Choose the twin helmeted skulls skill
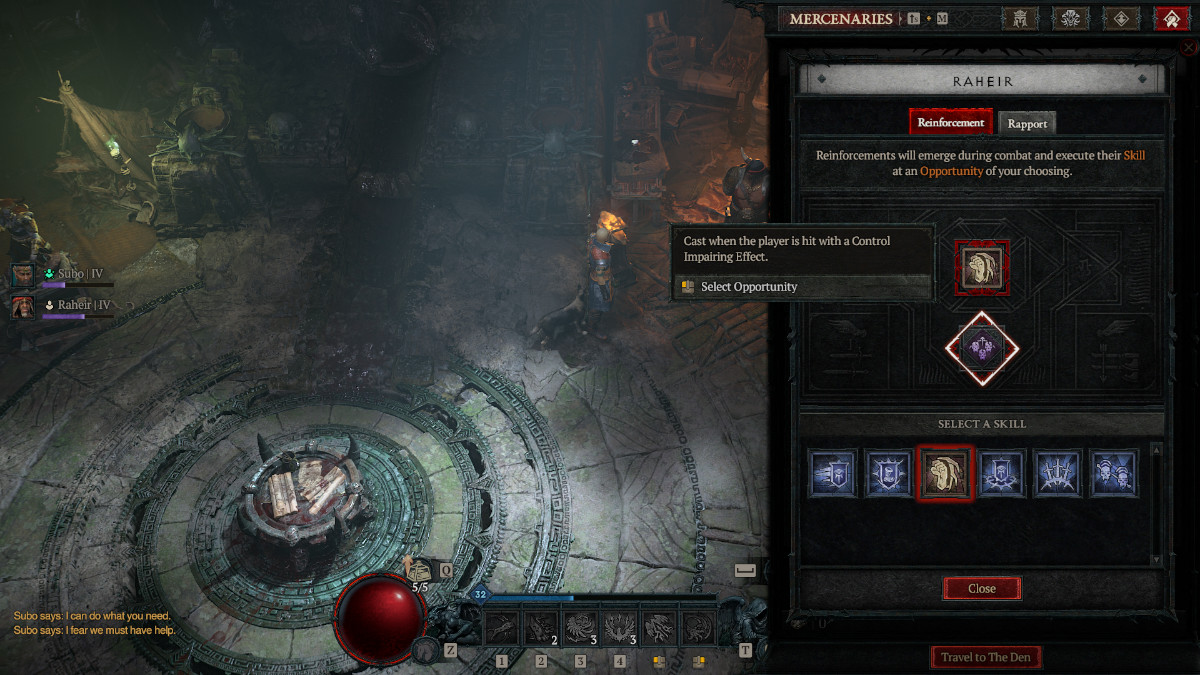Screen dimensions: 1200x675 (1113, 473)
